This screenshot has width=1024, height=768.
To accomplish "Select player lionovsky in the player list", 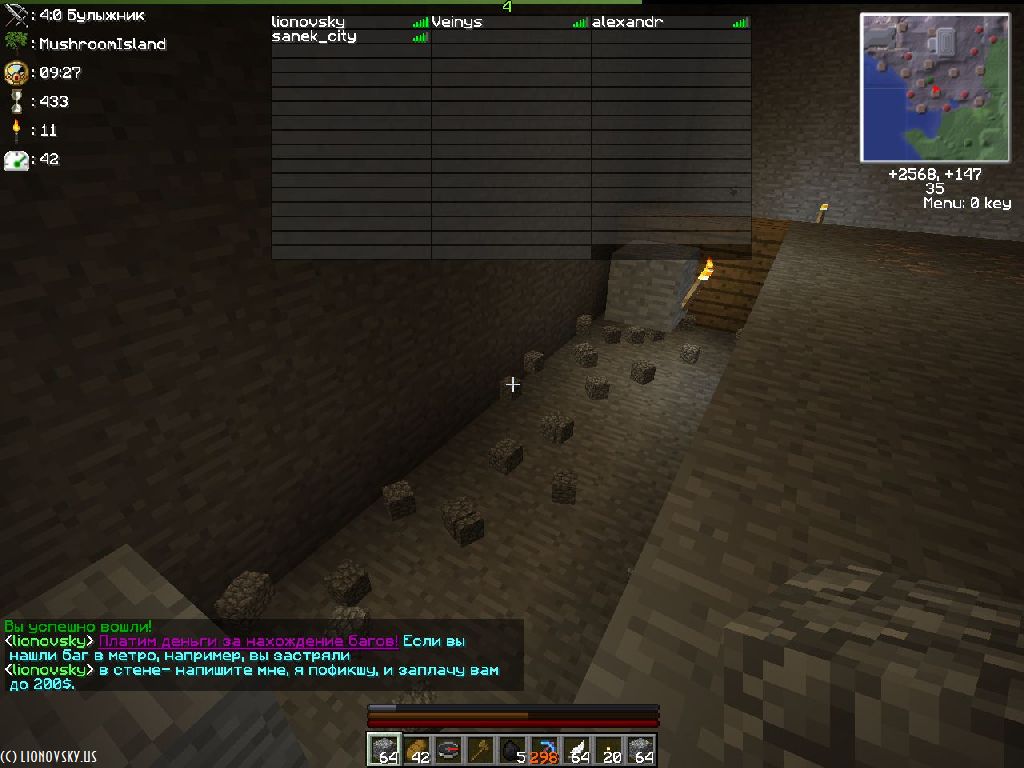I will tap(308, 22).
